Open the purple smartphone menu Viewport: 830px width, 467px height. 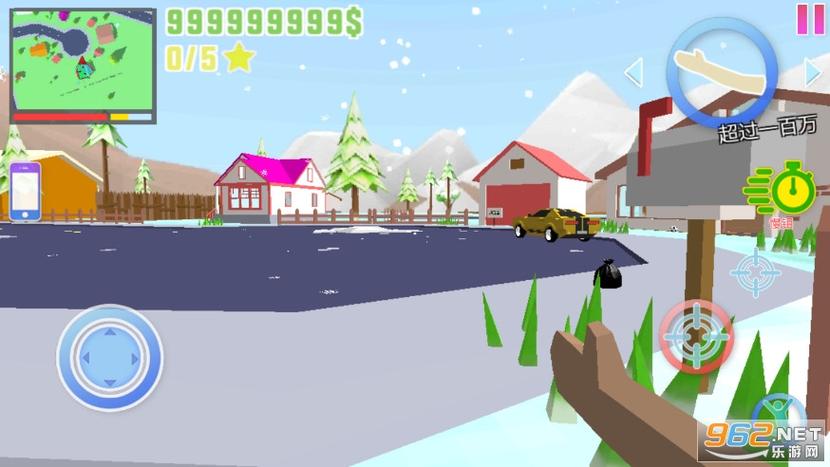[x=27, y=189]
